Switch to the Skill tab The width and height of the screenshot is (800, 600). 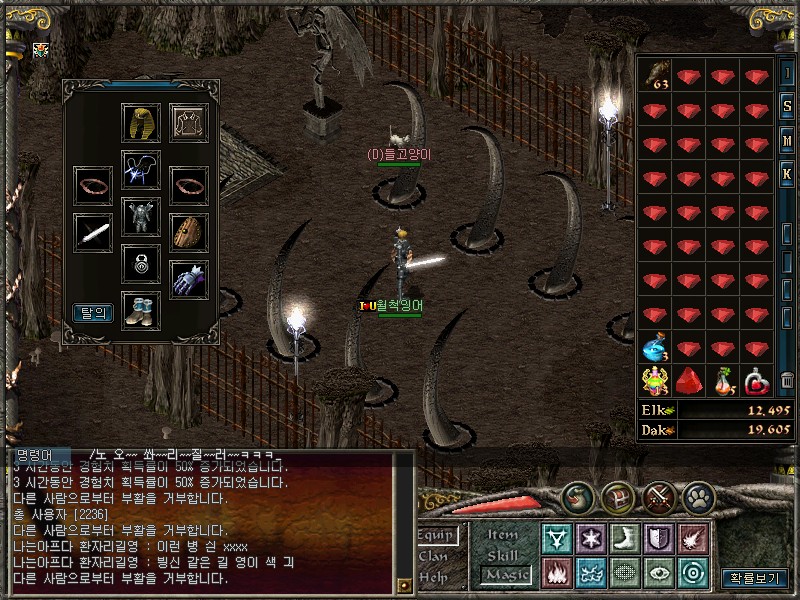coord(503,555)
